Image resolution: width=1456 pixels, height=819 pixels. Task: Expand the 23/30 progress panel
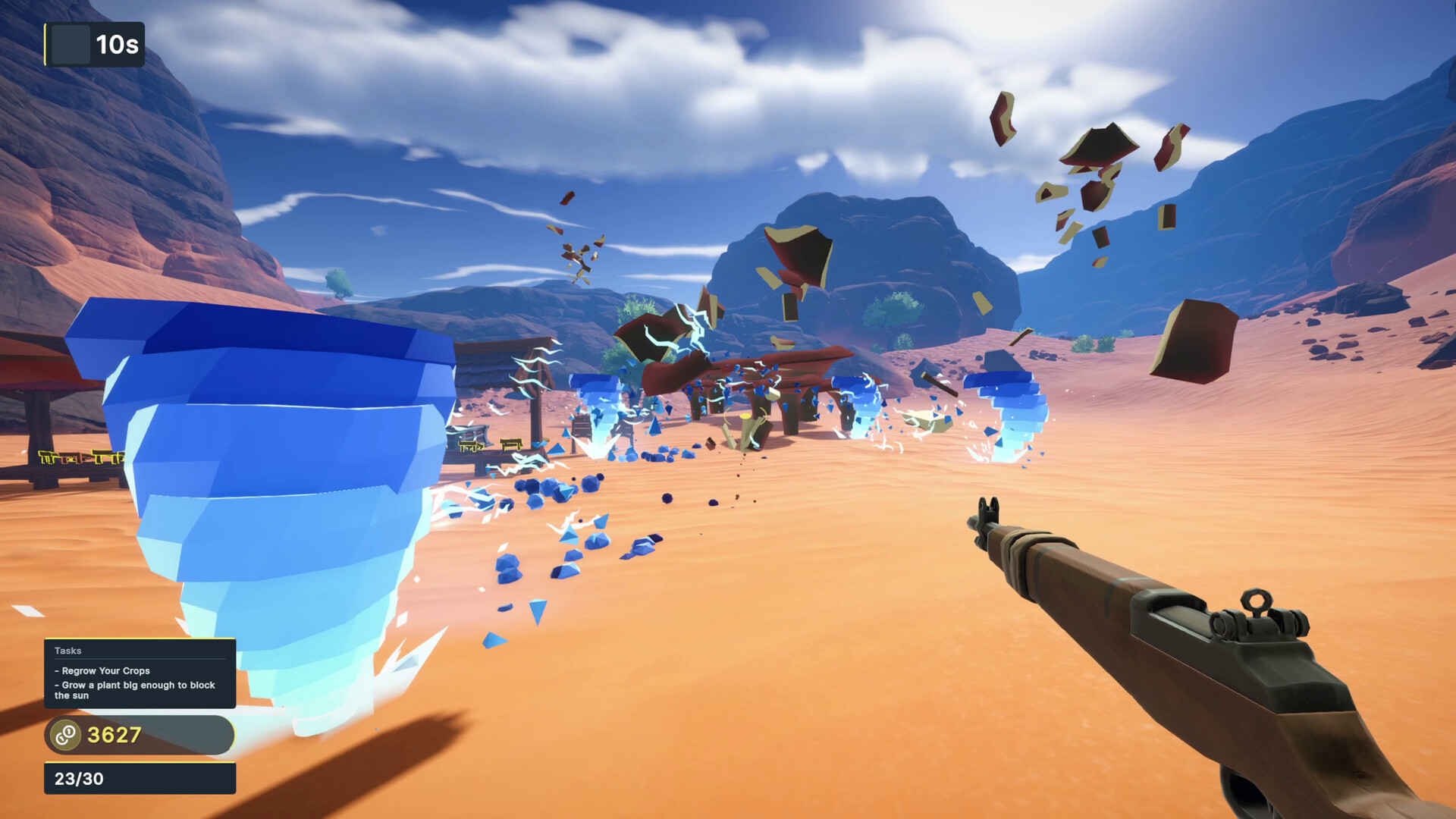pos(140,777)
